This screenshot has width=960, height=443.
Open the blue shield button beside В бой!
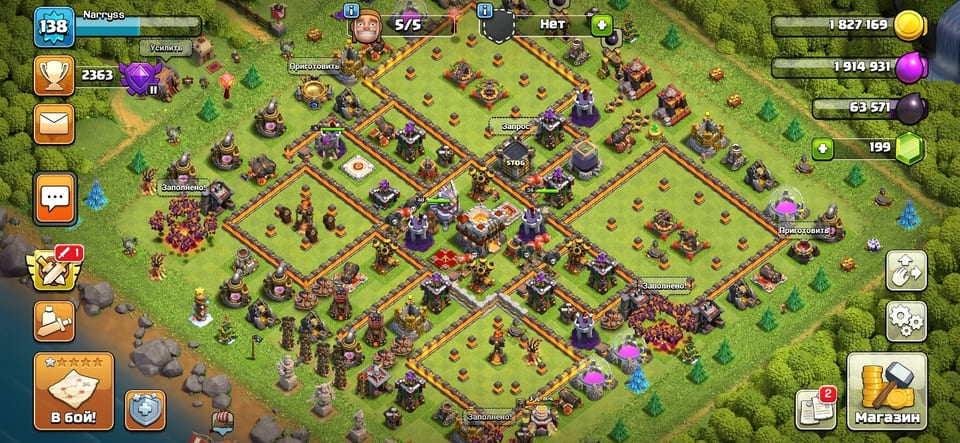tap(145, 410)
